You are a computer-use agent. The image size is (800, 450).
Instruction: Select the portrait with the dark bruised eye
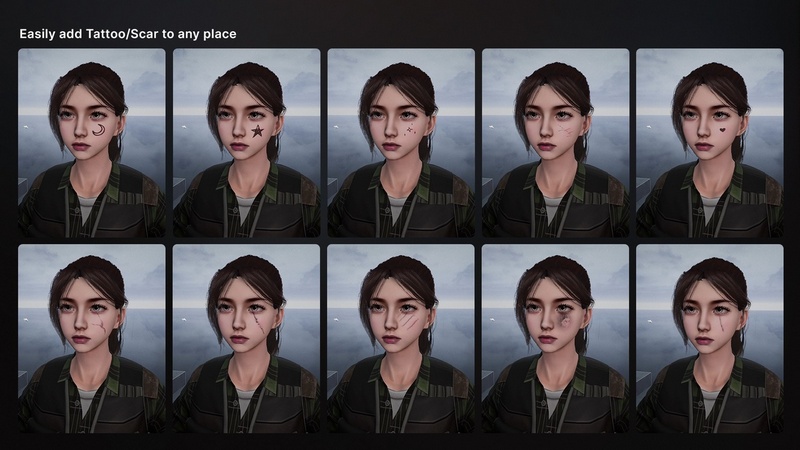click(x=556, y=338)
